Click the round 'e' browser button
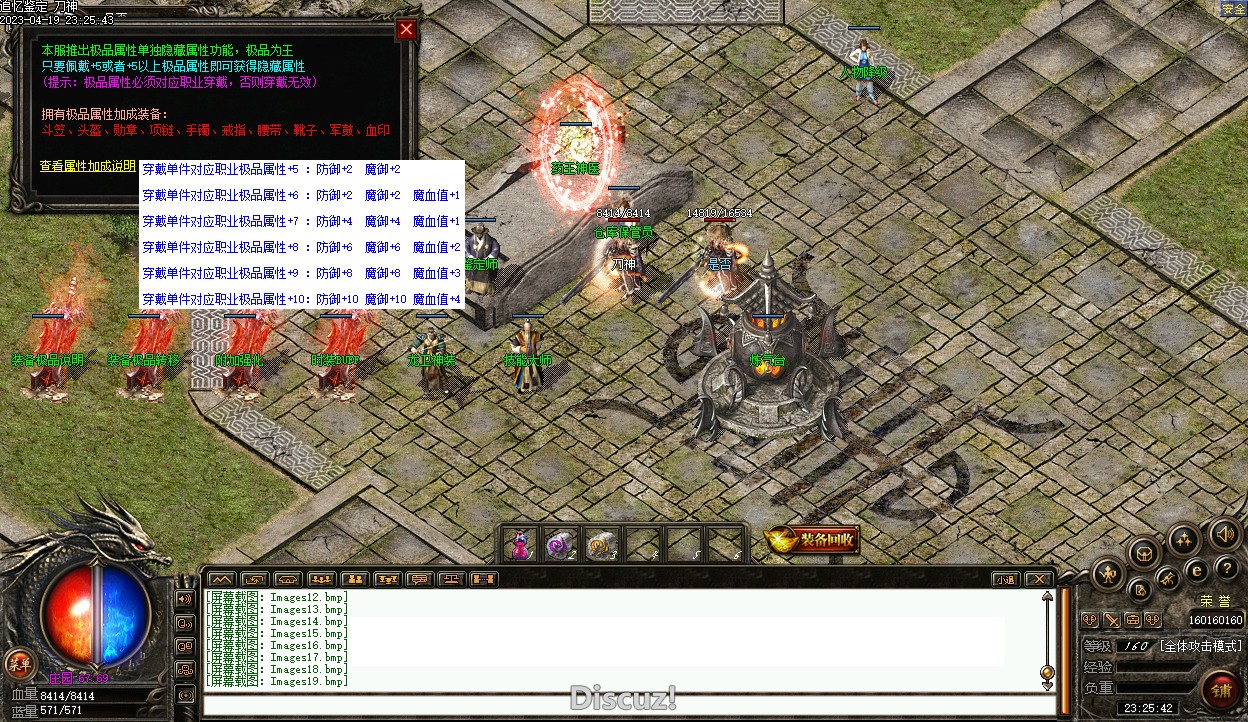This screenshot has width=1248, height=722. [1196, 571]
